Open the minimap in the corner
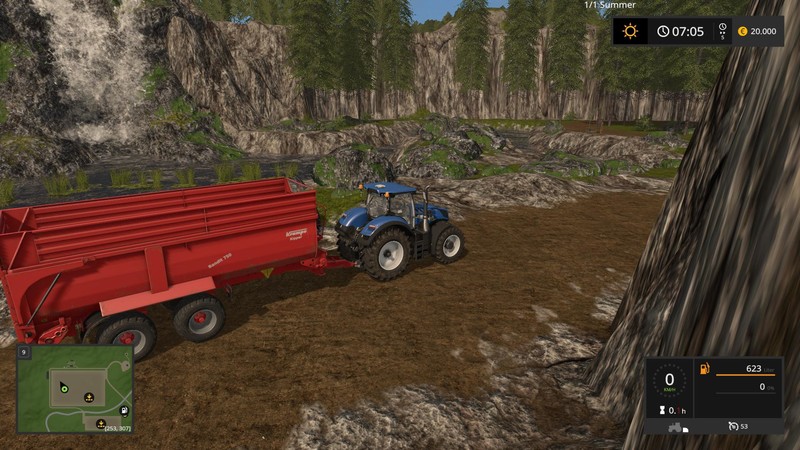 coord(74,390)
